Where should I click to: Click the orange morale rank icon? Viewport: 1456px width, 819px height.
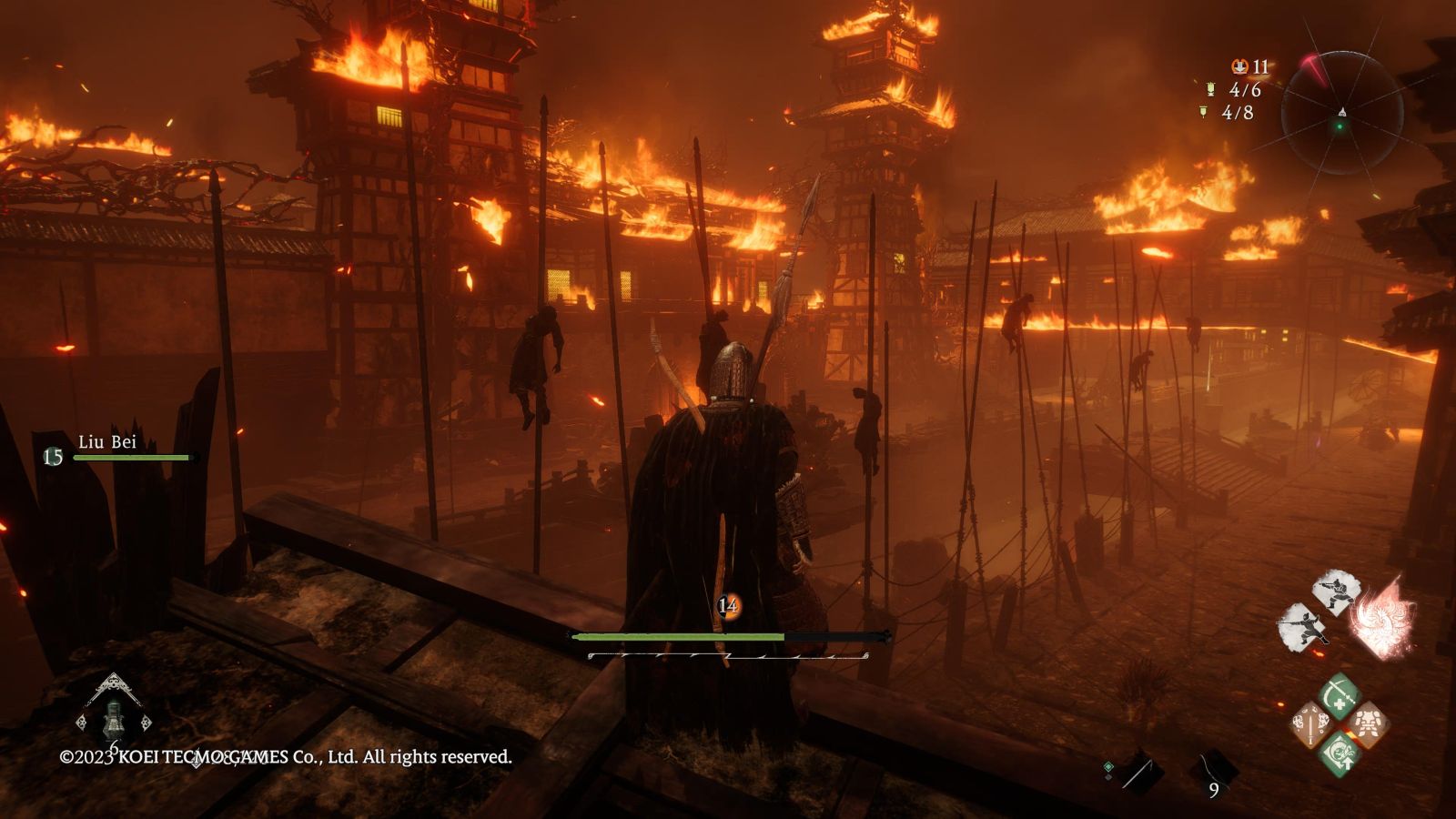point(727,605)
